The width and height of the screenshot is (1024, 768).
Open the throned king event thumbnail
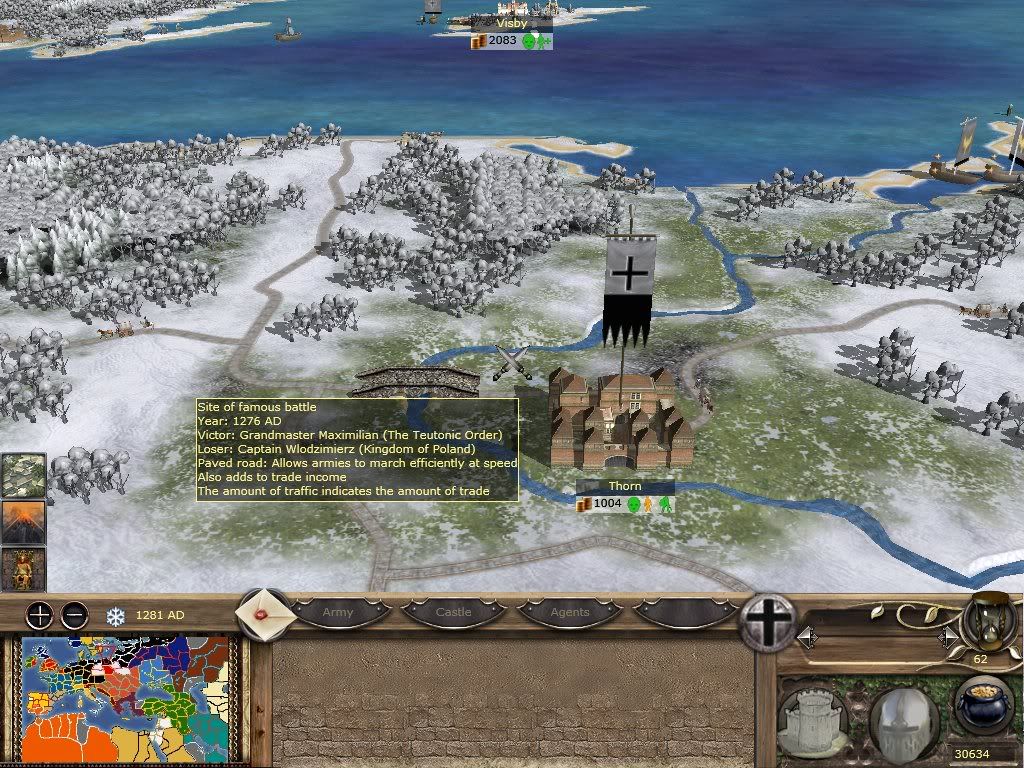[x=24, y=569]
